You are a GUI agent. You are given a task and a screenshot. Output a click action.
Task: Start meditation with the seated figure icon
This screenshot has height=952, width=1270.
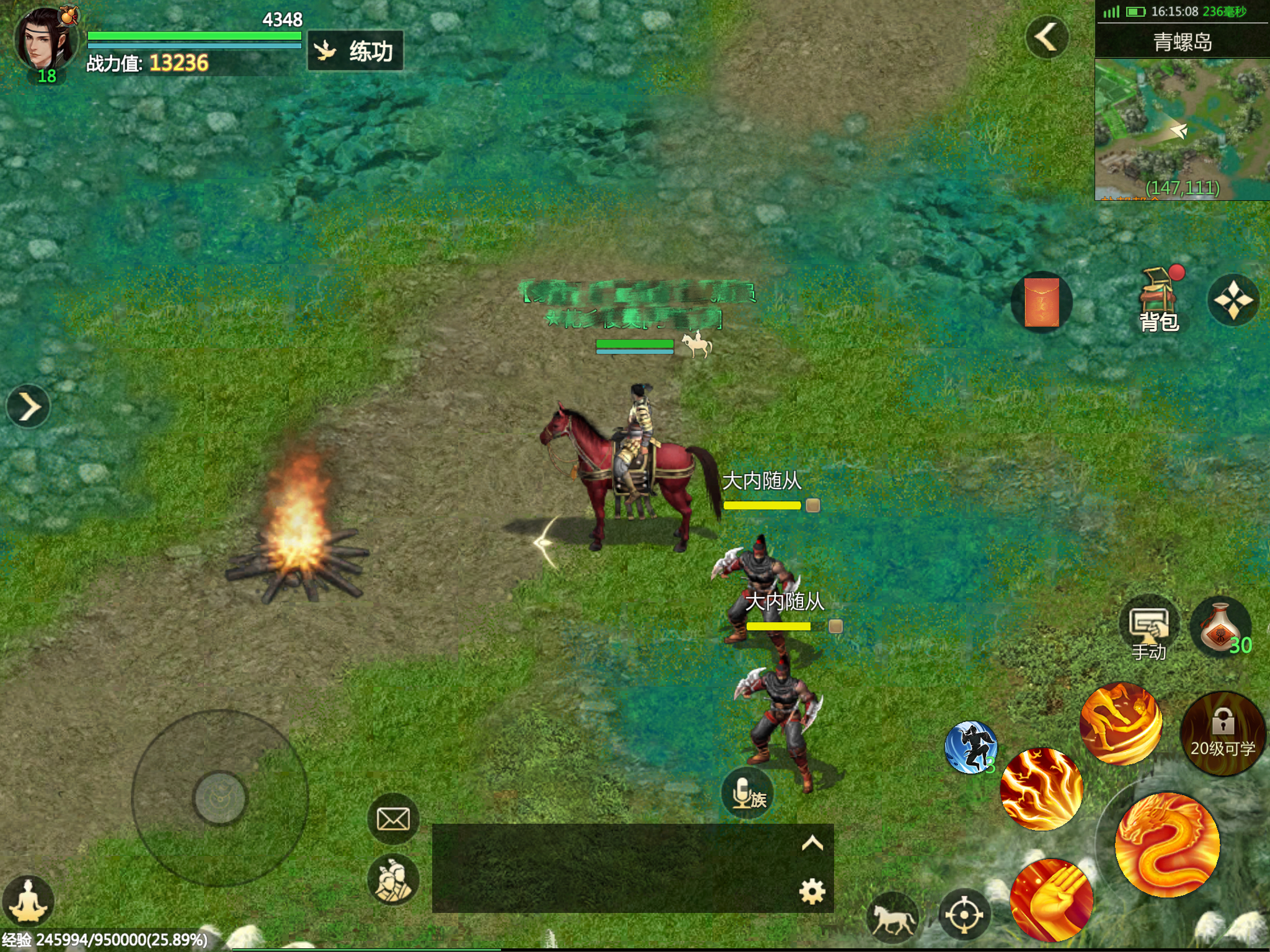pyautogui.click(x=28, y=901)
